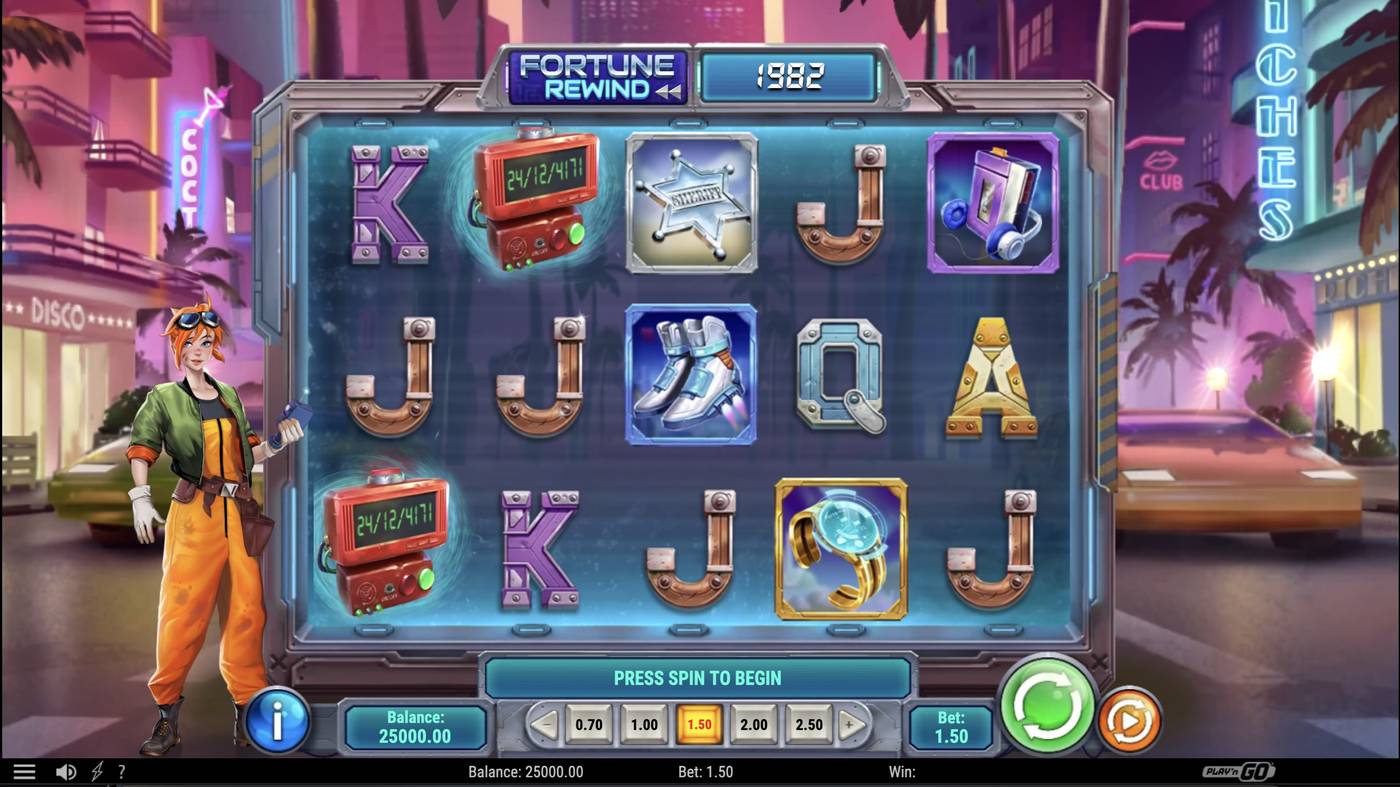The image size is (1400, 787).
Task: Mute the game sound via the speaker icon
Action: (x=66, y=770)
